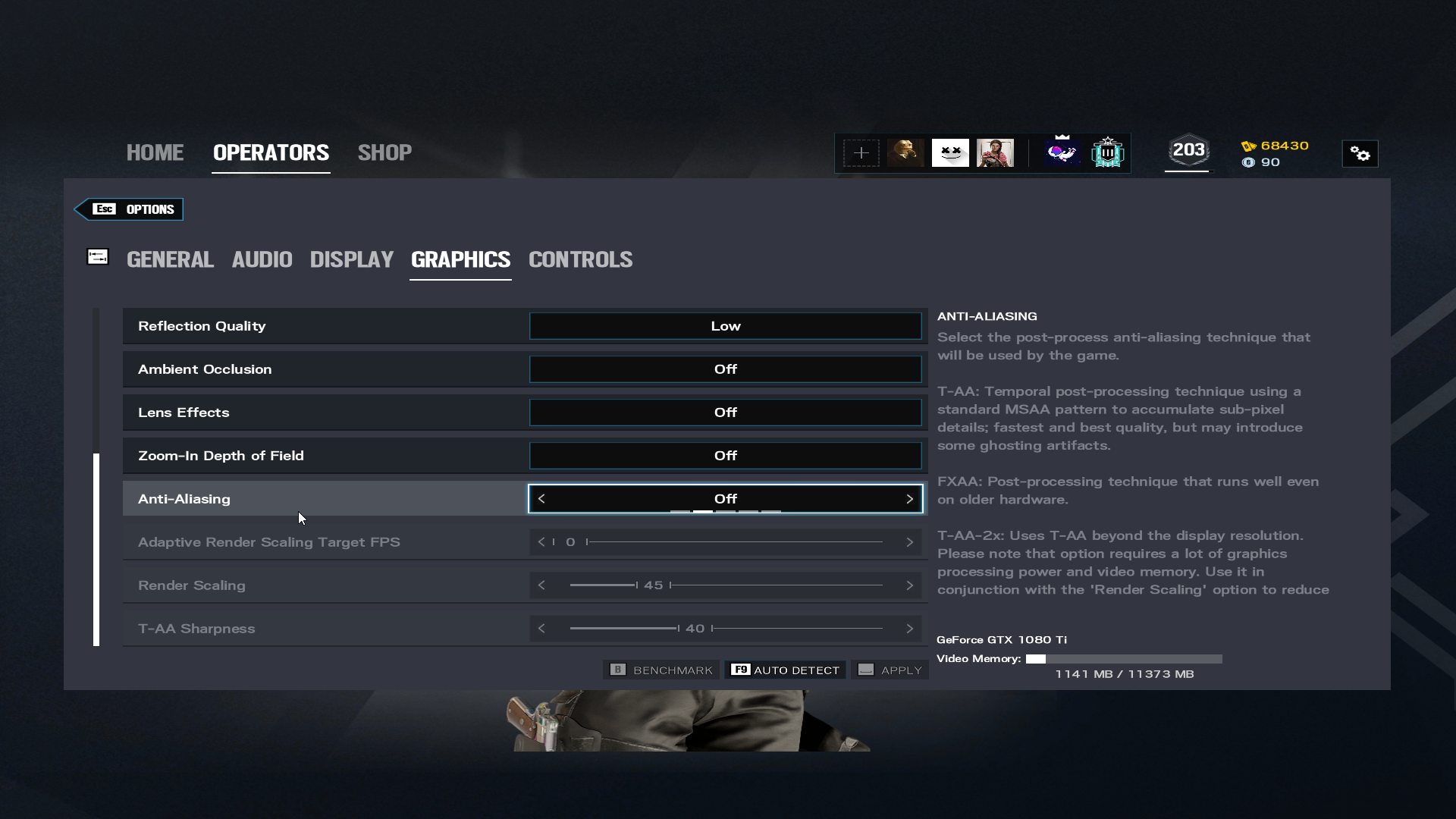Click the left arrow on Anti-Aliasing
The width and height of the screenshot is (1456, 819).
(x=541, y=499)
